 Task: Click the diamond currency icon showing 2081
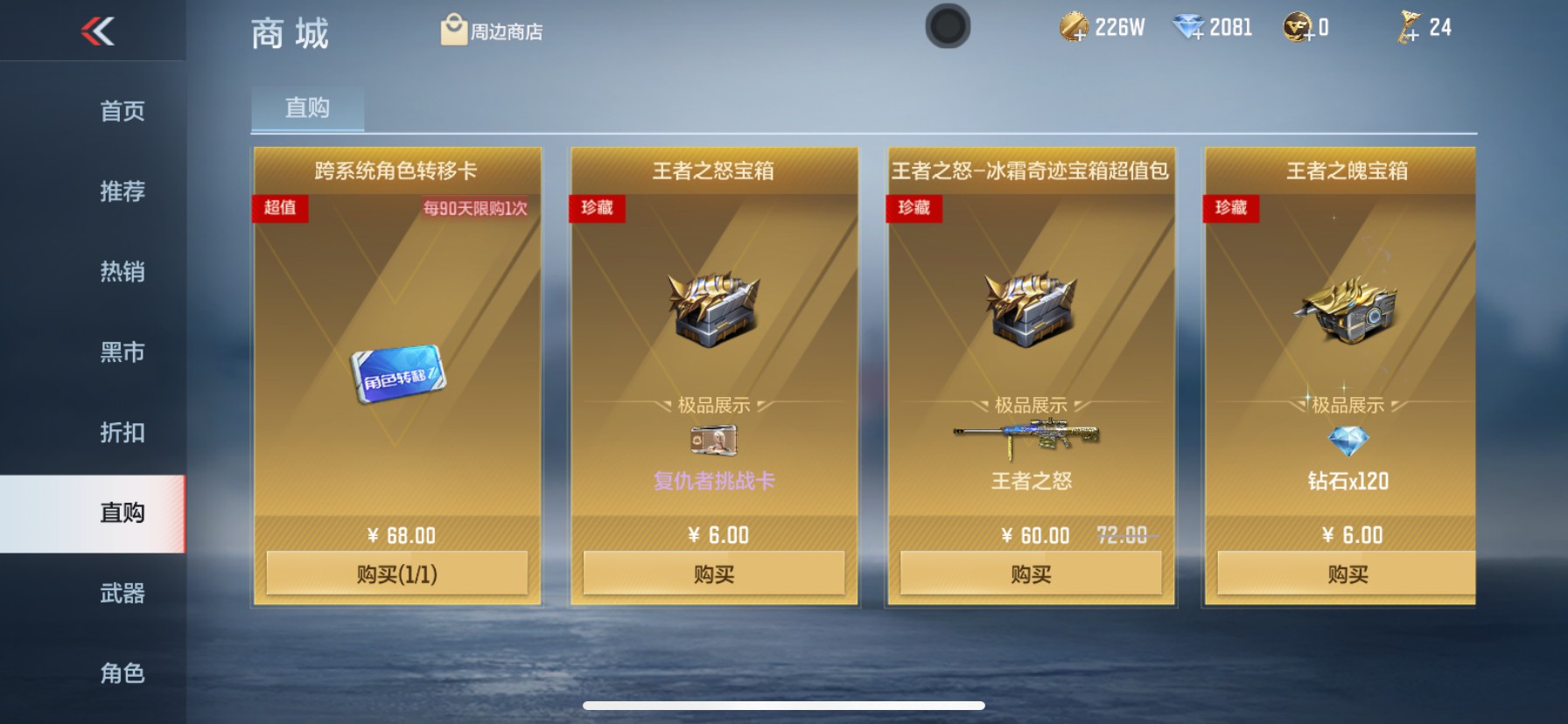(1186, 26)
